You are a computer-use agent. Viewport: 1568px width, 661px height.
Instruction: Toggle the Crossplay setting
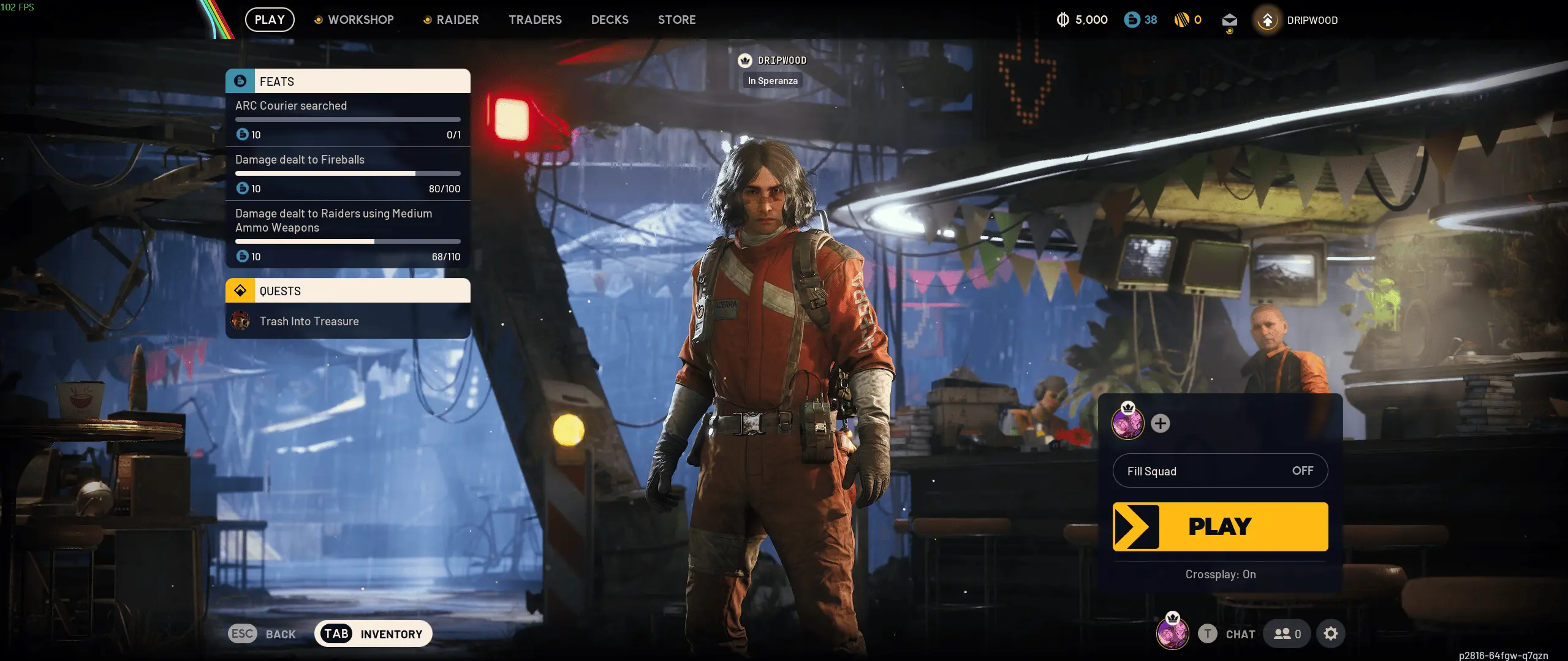(1219, 575)
